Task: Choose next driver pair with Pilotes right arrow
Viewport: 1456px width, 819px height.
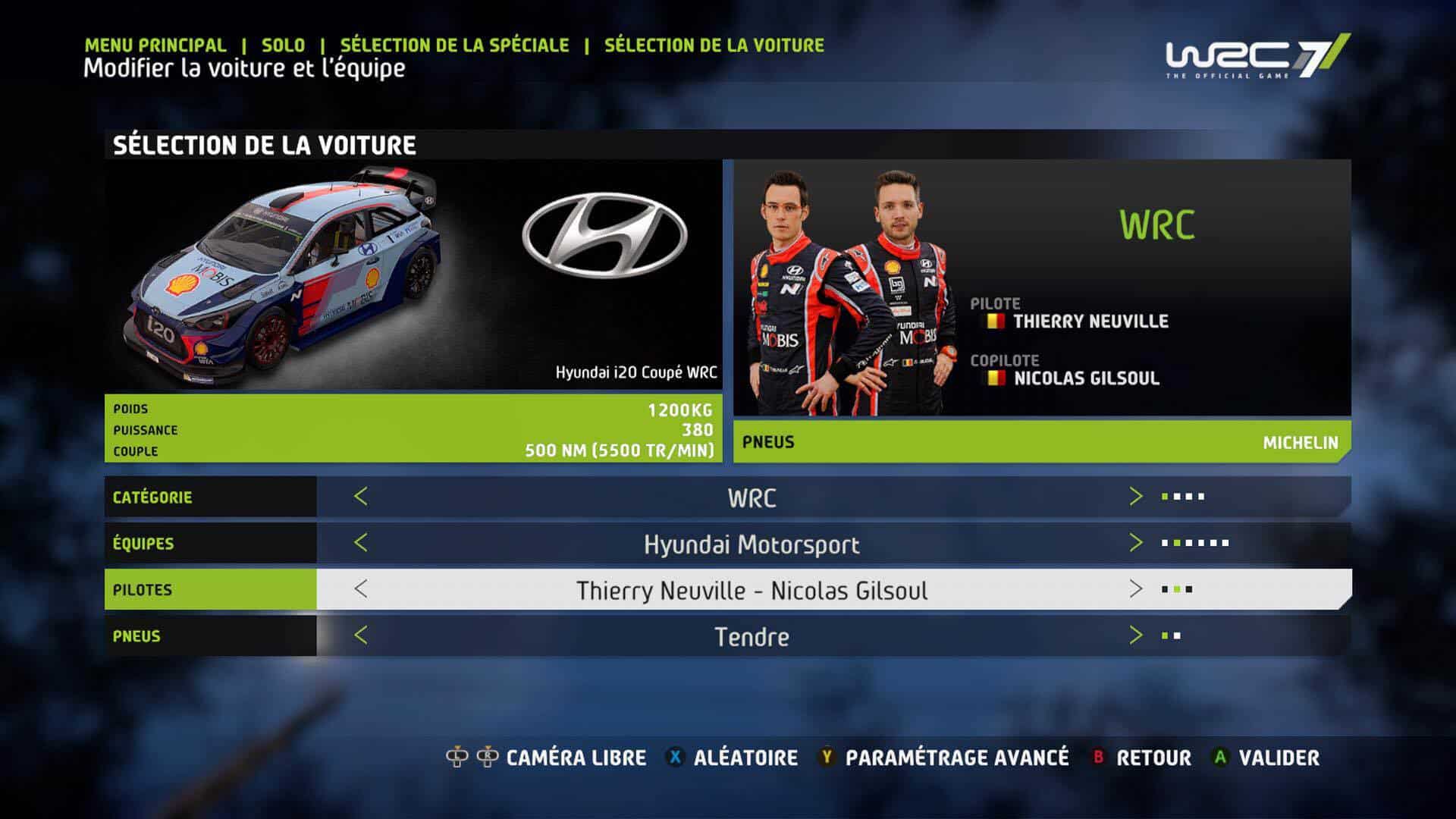Action: tap(1135, 589)
